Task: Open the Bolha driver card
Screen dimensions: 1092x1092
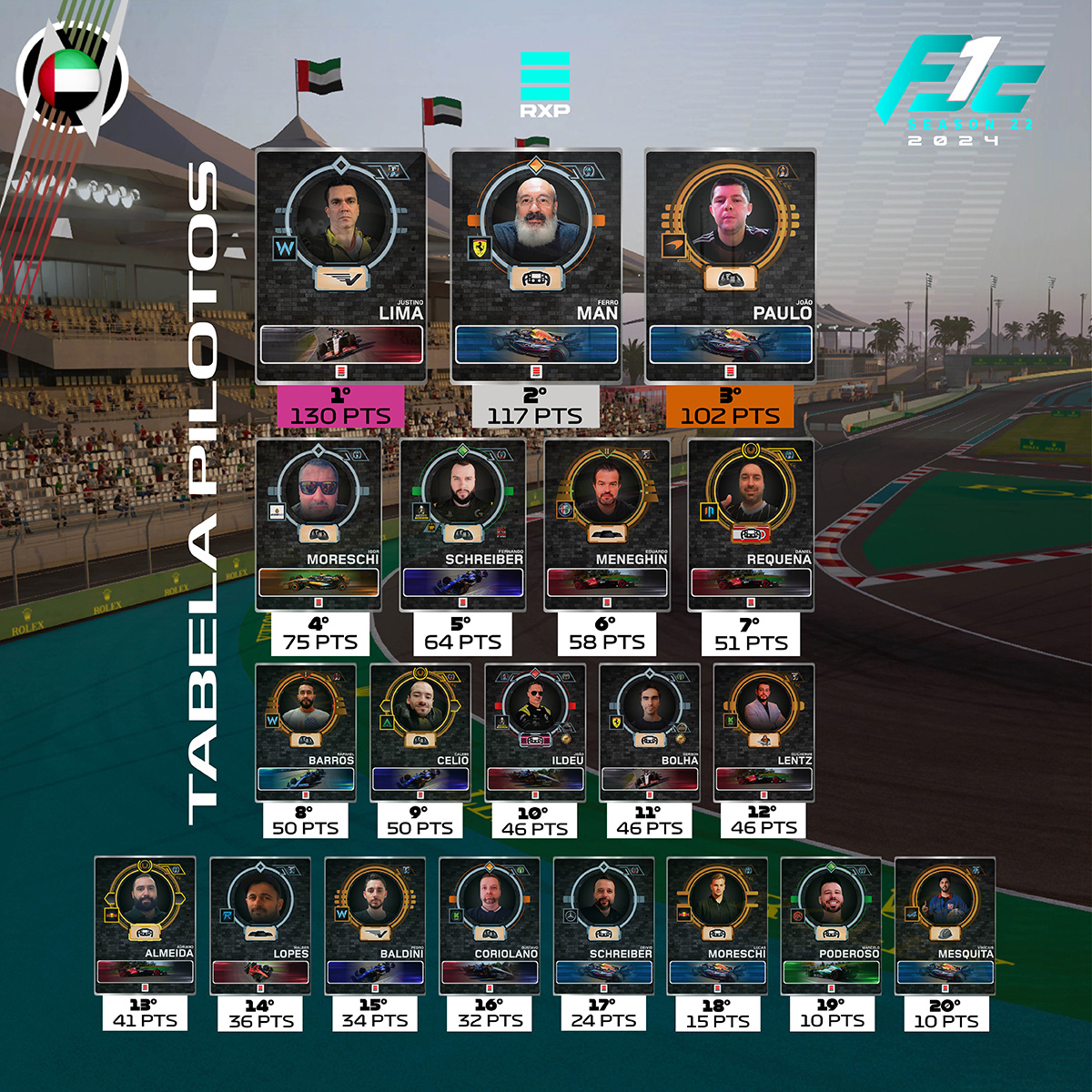Action: [650, 732]
